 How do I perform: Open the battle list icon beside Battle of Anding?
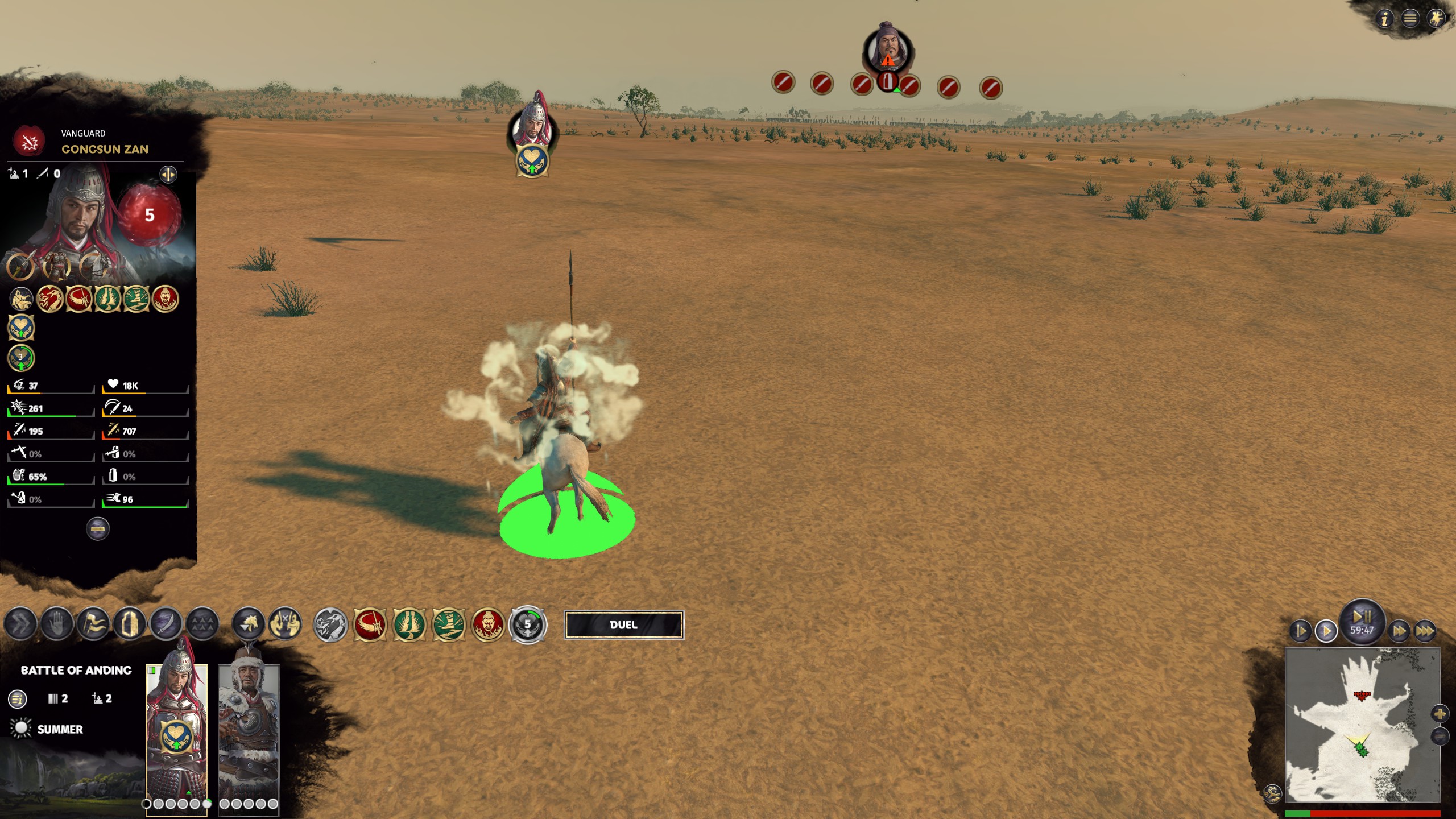tap(18, 698)
